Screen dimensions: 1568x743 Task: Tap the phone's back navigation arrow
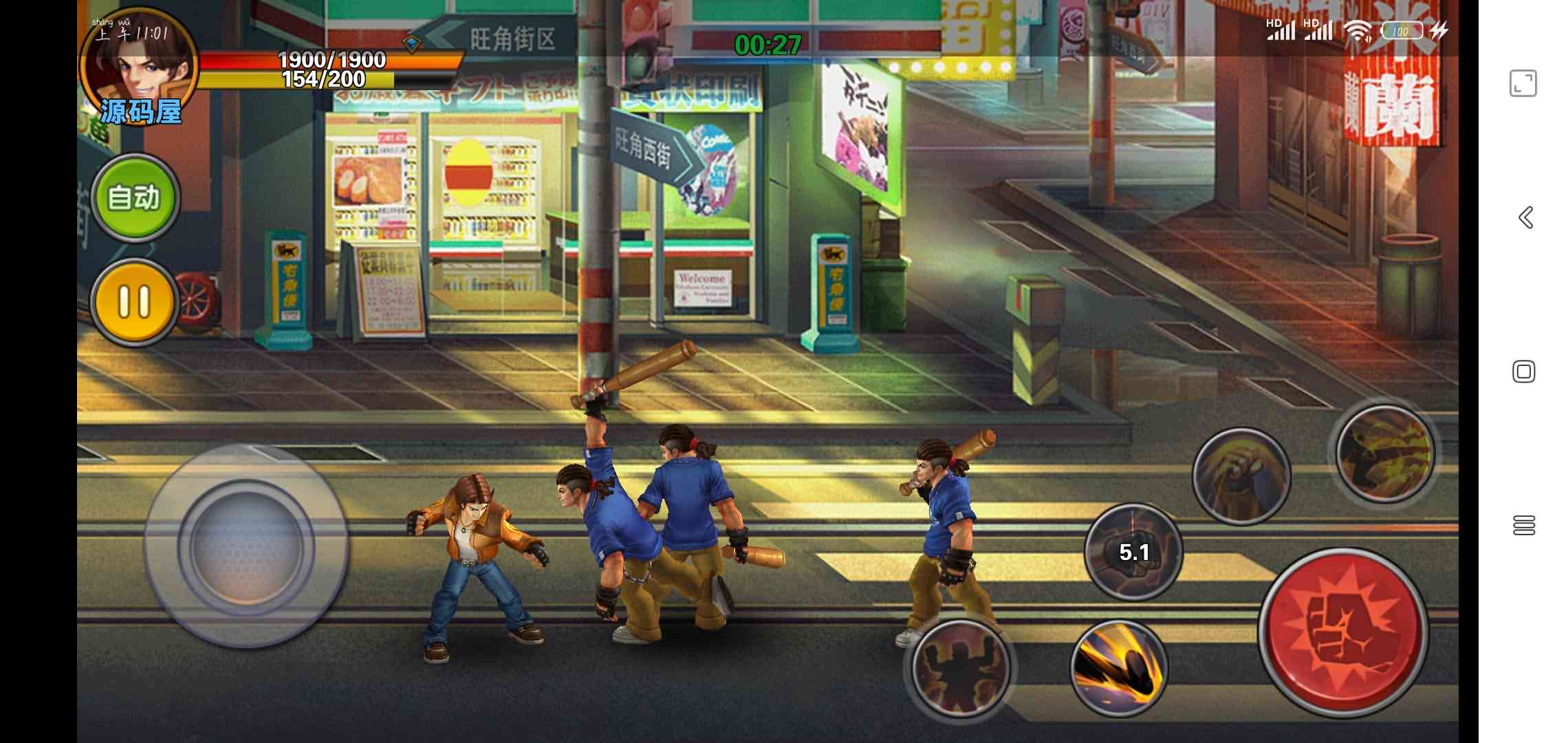(1525, 217)
